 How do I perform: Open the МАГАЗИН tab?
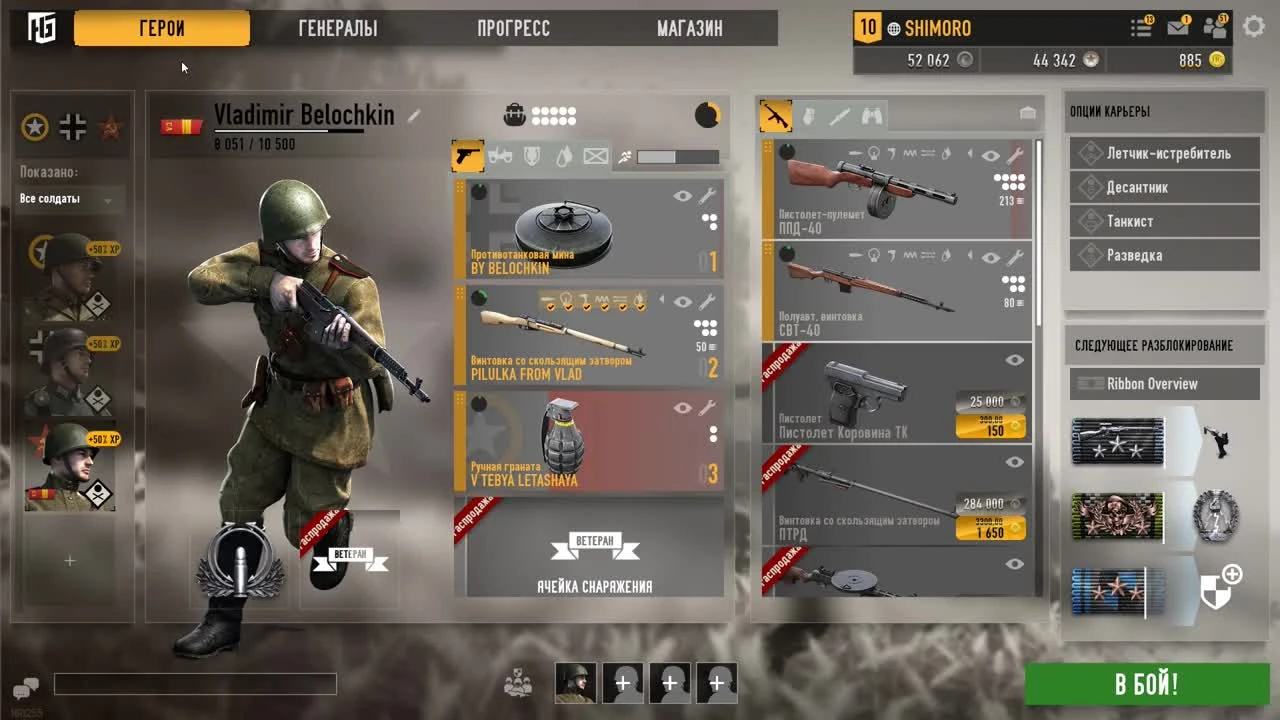point(688,28)
